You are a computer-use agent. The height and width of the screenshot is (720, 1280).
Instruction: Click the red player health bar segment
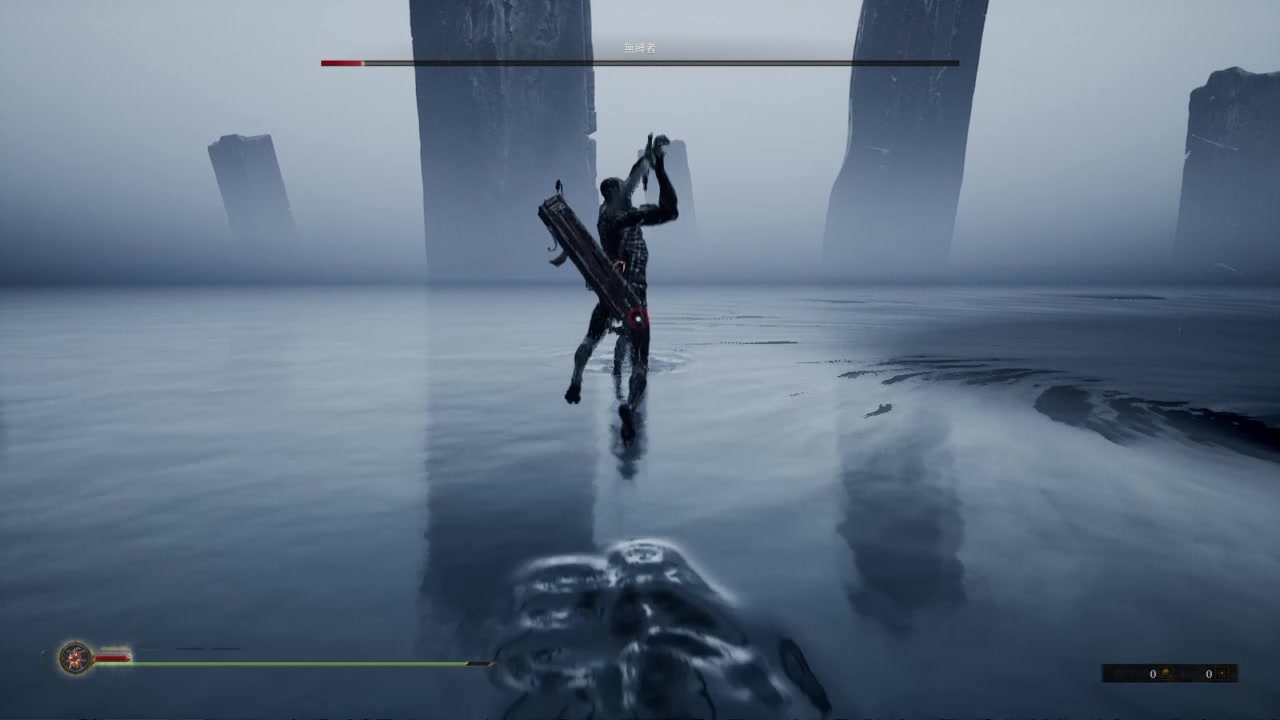click(x=110, y=658)
